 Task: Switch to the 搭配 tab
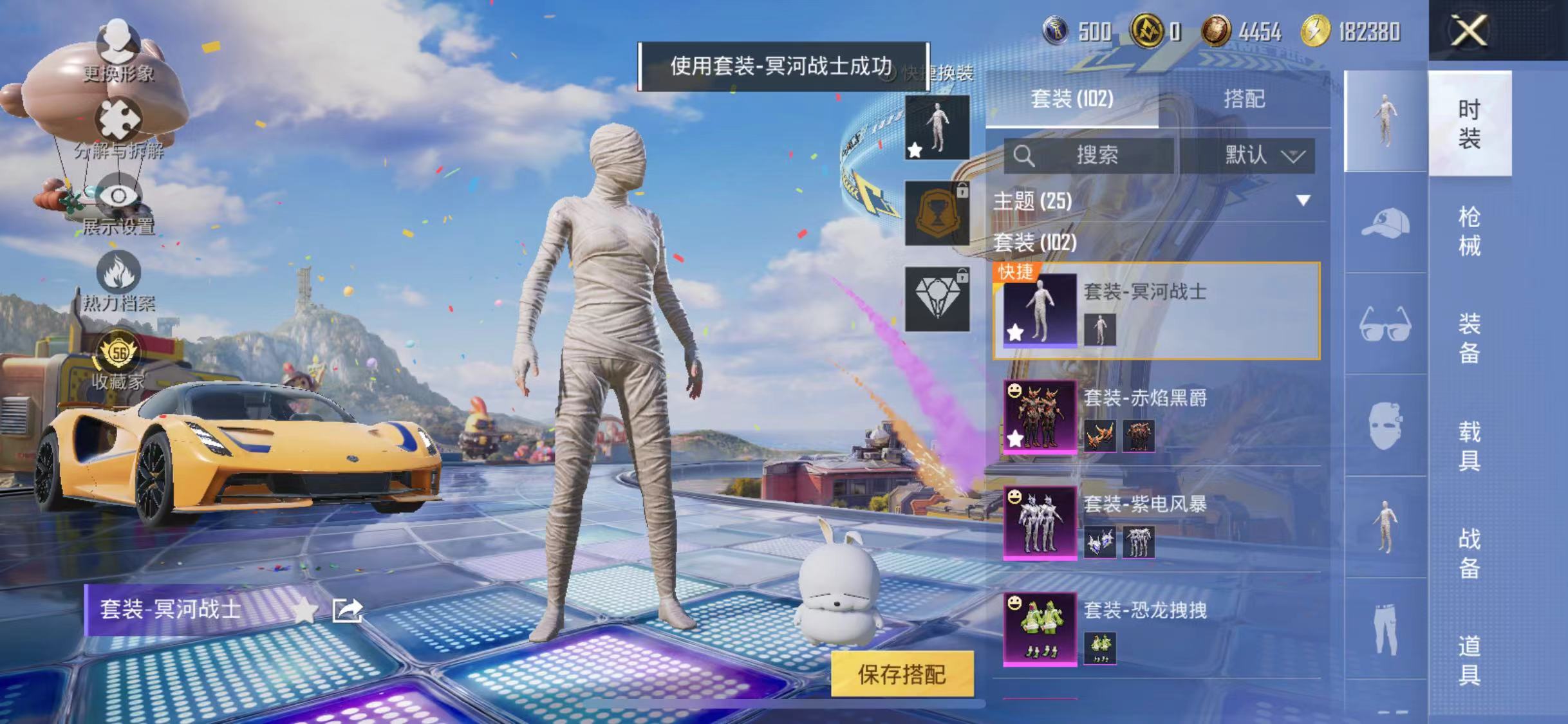[x=1246, y=100]
